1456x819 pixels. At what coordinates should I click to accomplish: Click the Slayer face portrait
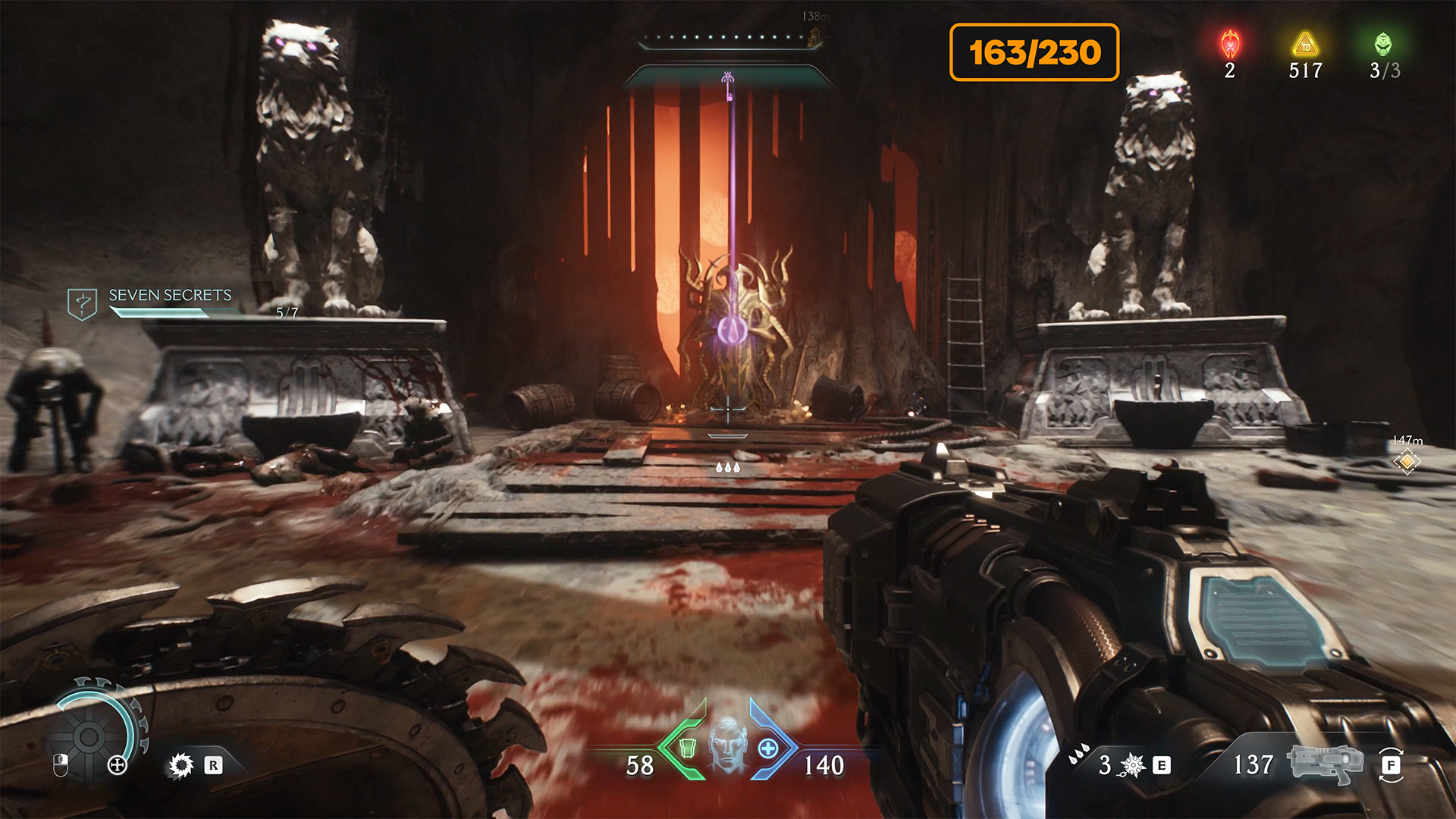pos(727,743)
